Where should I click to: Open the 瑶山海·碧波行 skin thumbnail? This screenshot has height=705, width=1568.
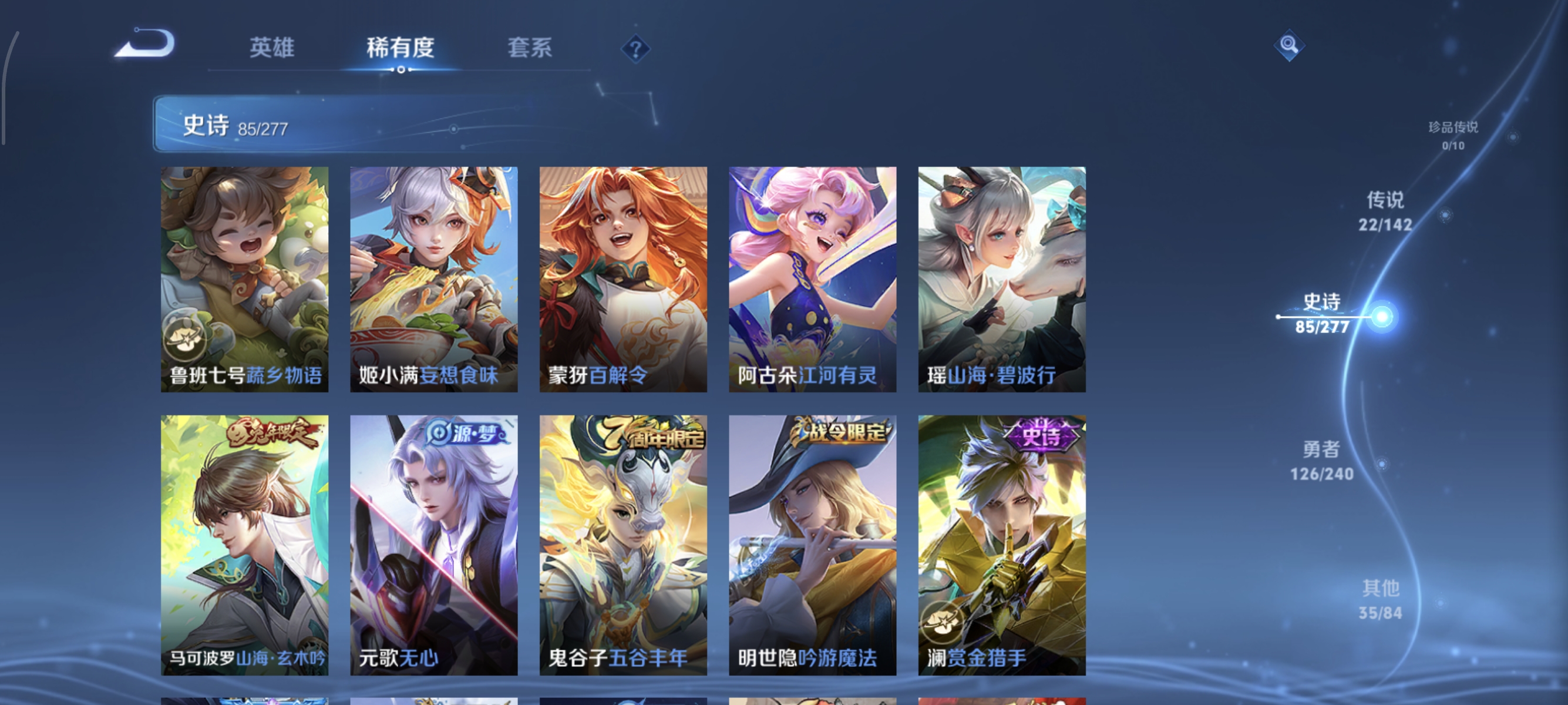(1002, 280)
